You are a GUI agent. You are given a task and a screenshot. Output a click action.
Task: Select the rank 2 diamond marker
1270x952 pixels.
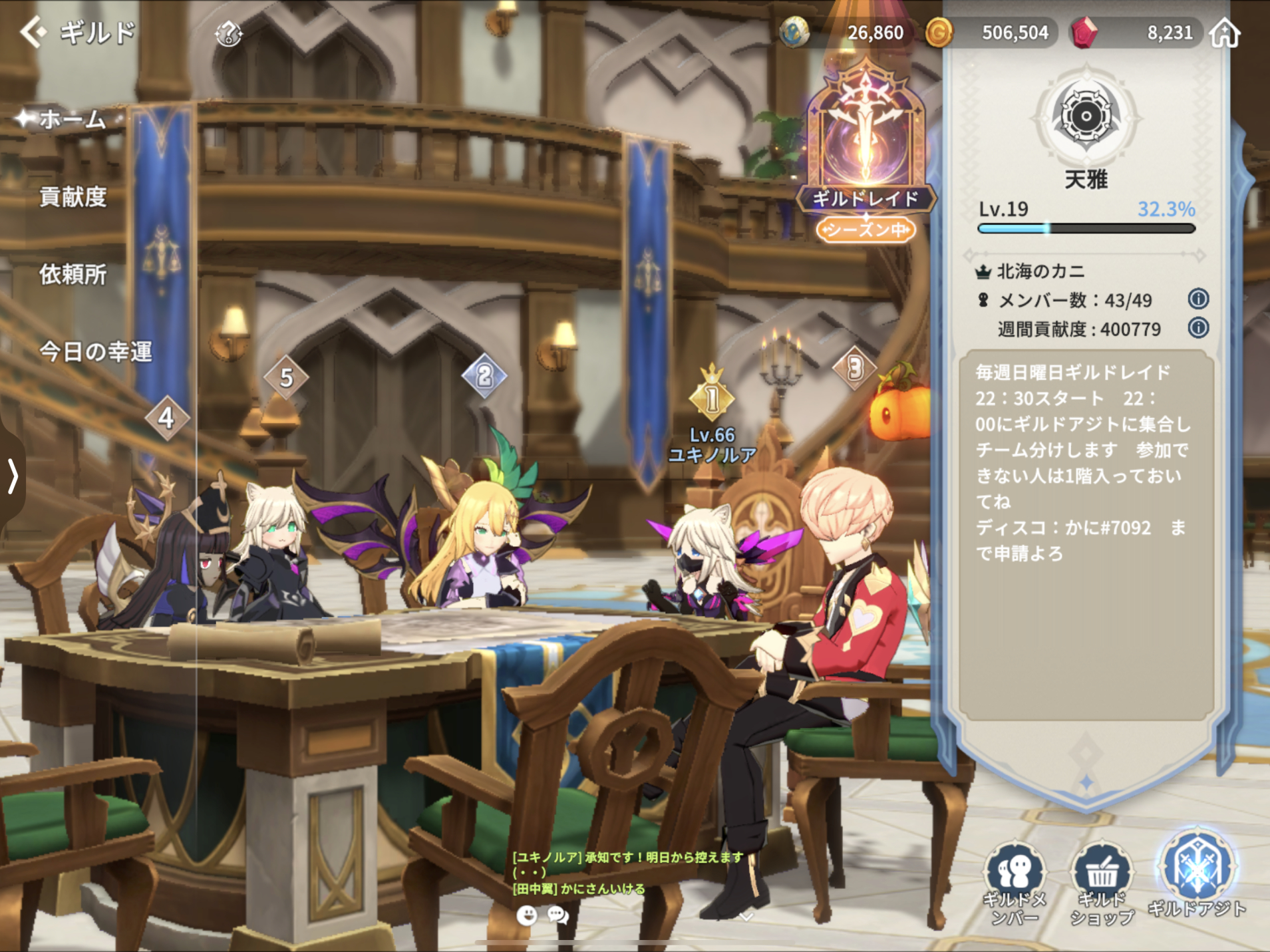point(484,377)
